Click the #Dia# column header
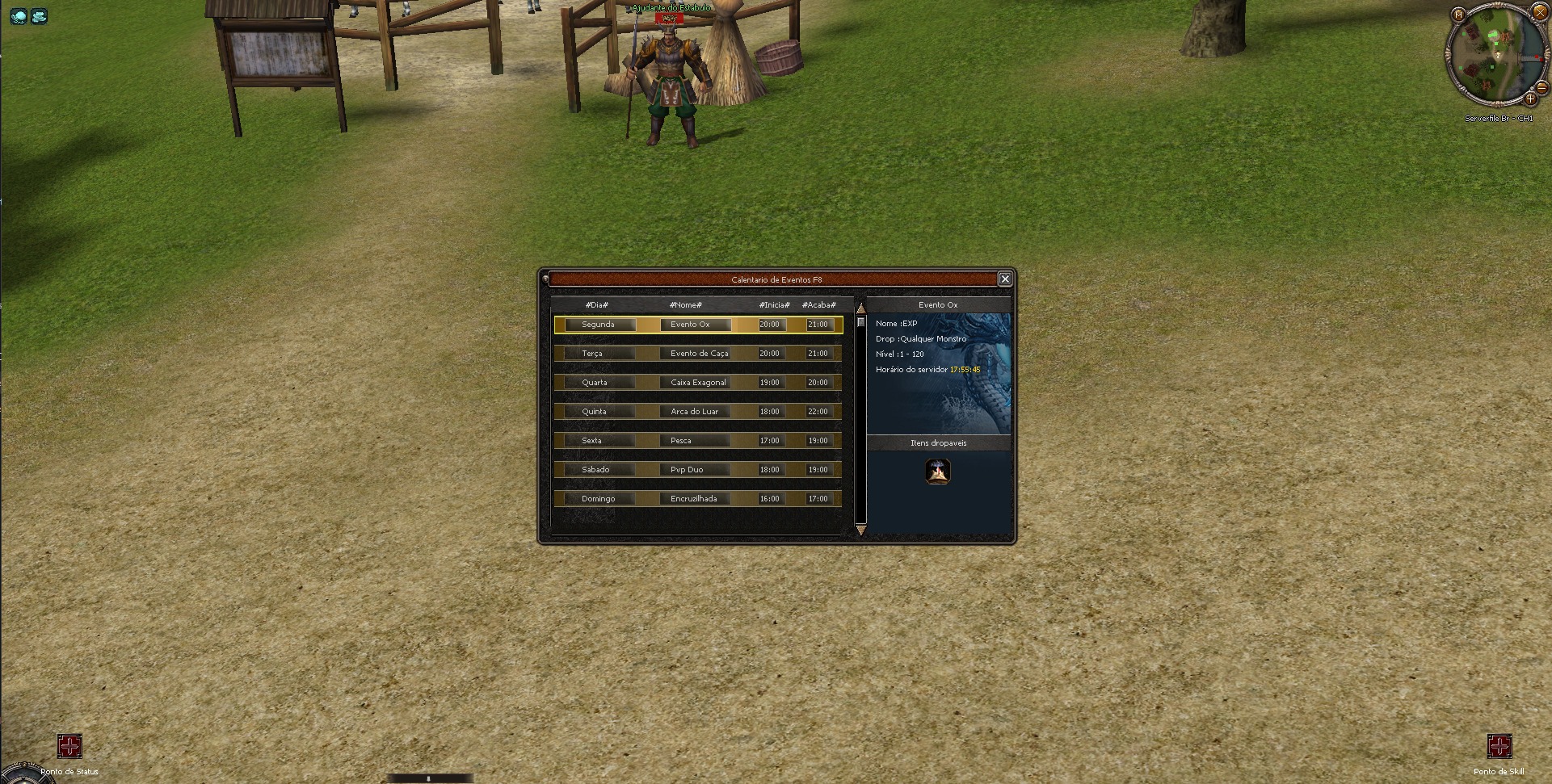This screenshot has width=1552, height=784. click(595, 304)
